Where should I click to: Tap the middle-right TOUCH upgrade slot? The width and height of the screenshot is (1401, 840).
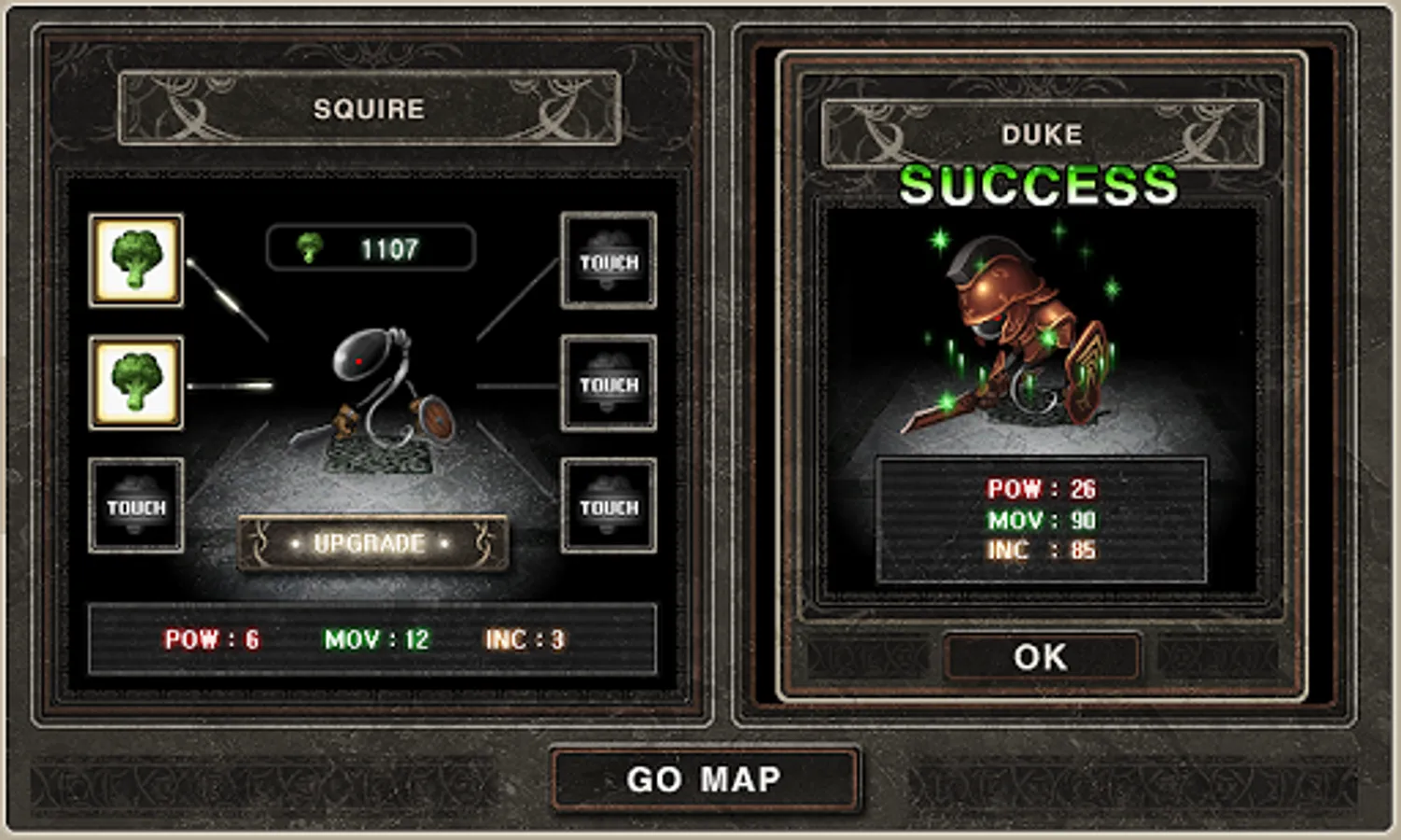[x=608, y=384]
